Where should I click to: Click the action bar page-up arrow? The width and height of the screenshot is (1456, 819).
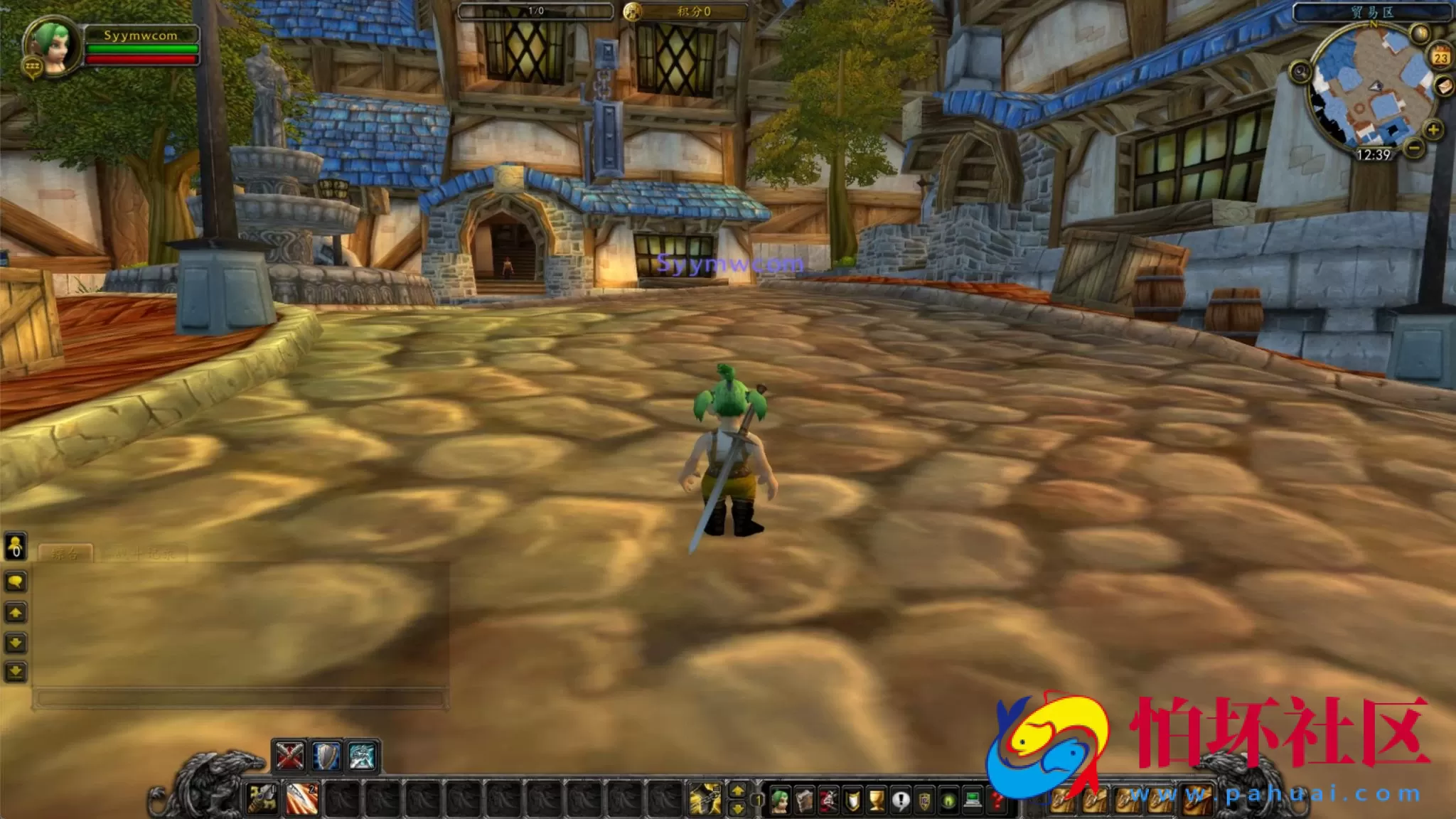coord(737,791)
